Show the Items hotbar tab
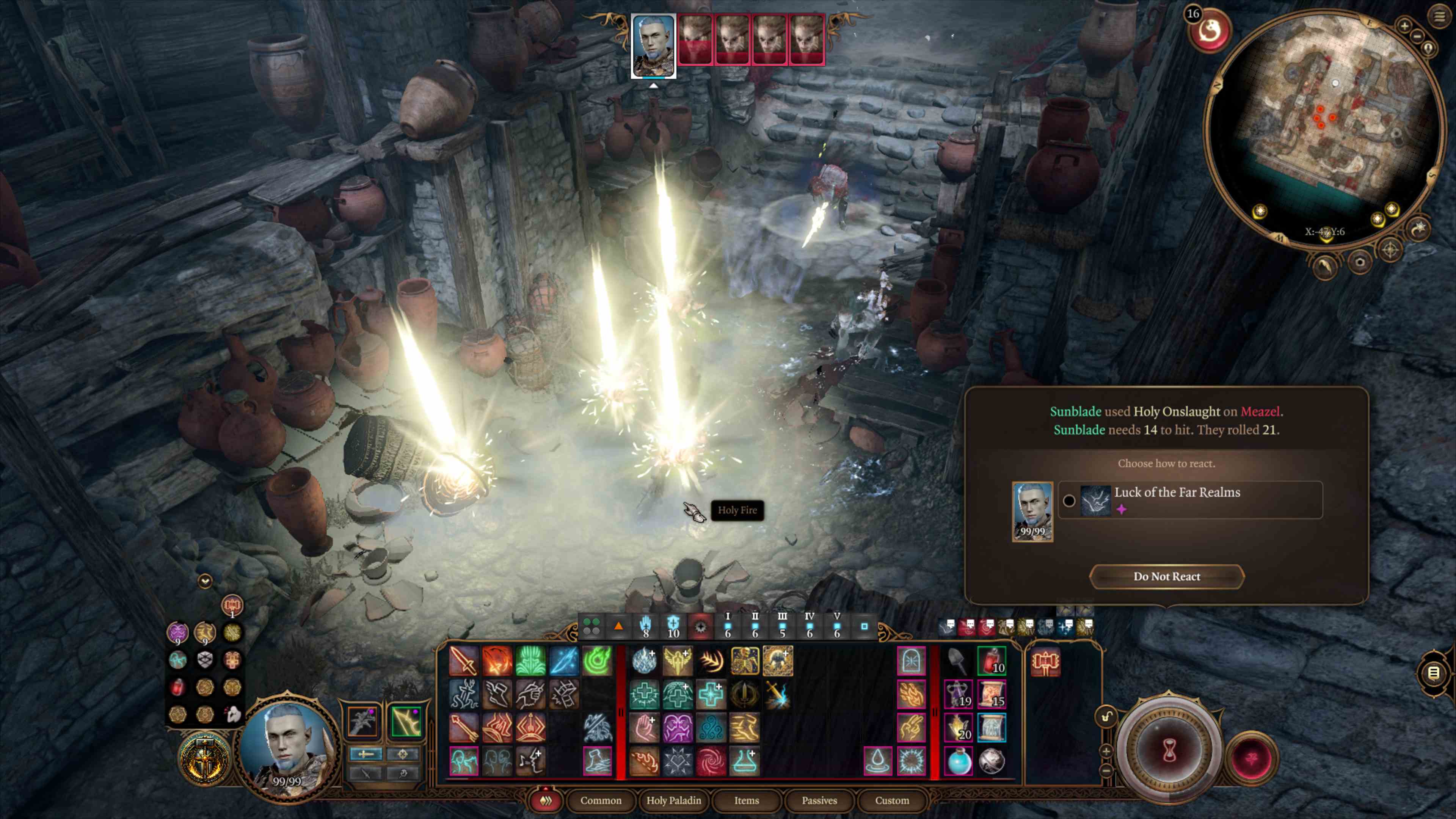The image size is (1456, 819). (x=746, y=800)
